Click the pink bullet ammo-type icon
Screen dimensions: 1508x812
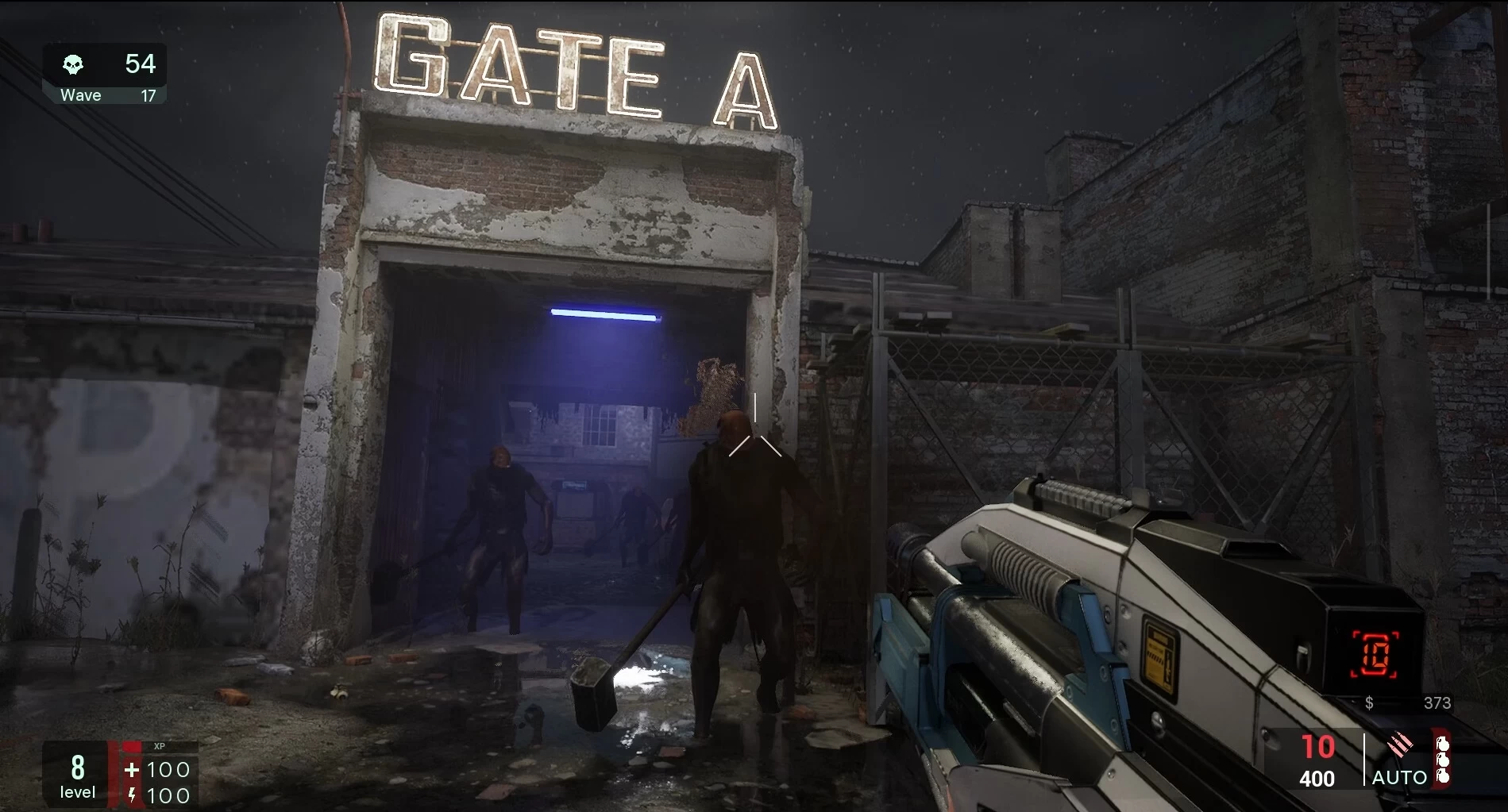[1399, 745]
